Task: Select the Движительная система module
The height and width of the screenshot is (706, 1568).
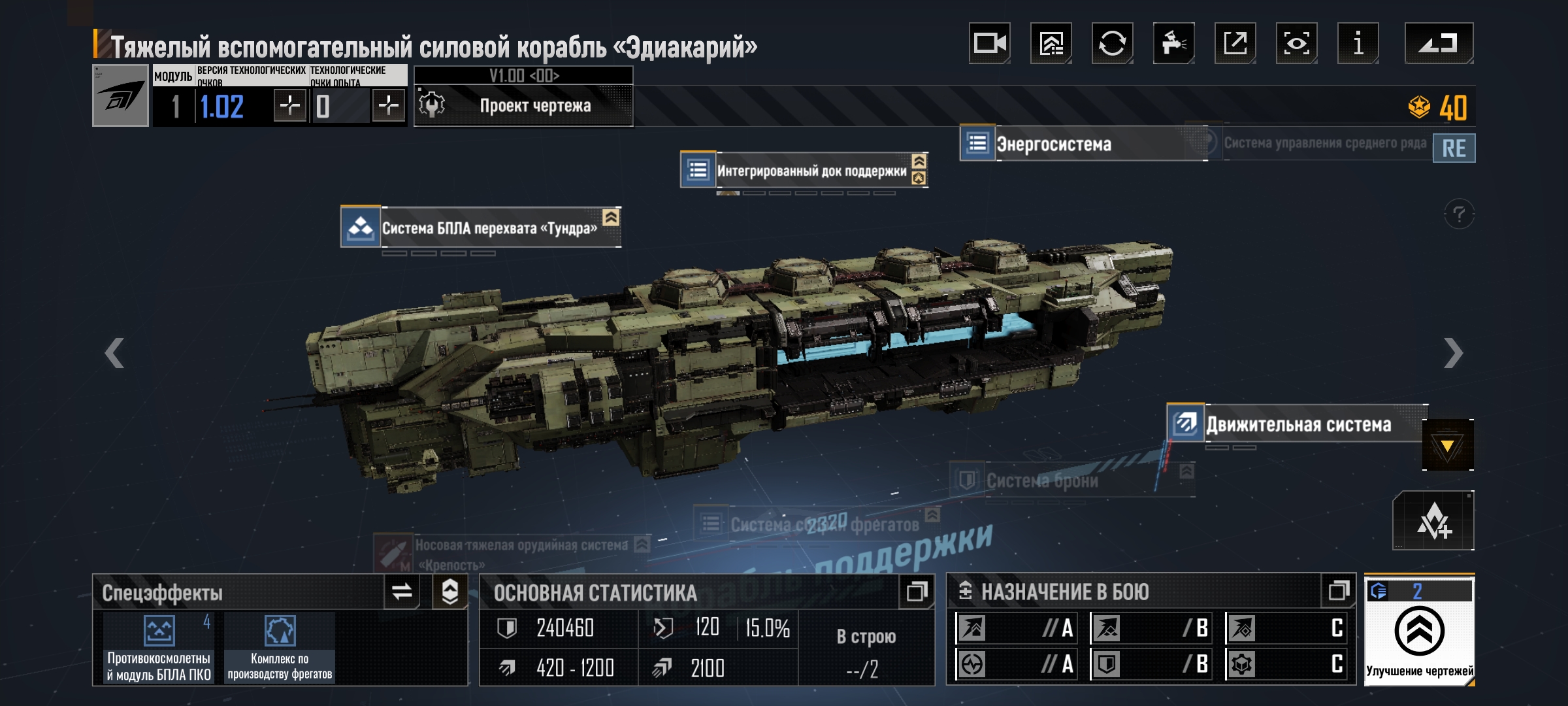Action: click(1298, 425)
